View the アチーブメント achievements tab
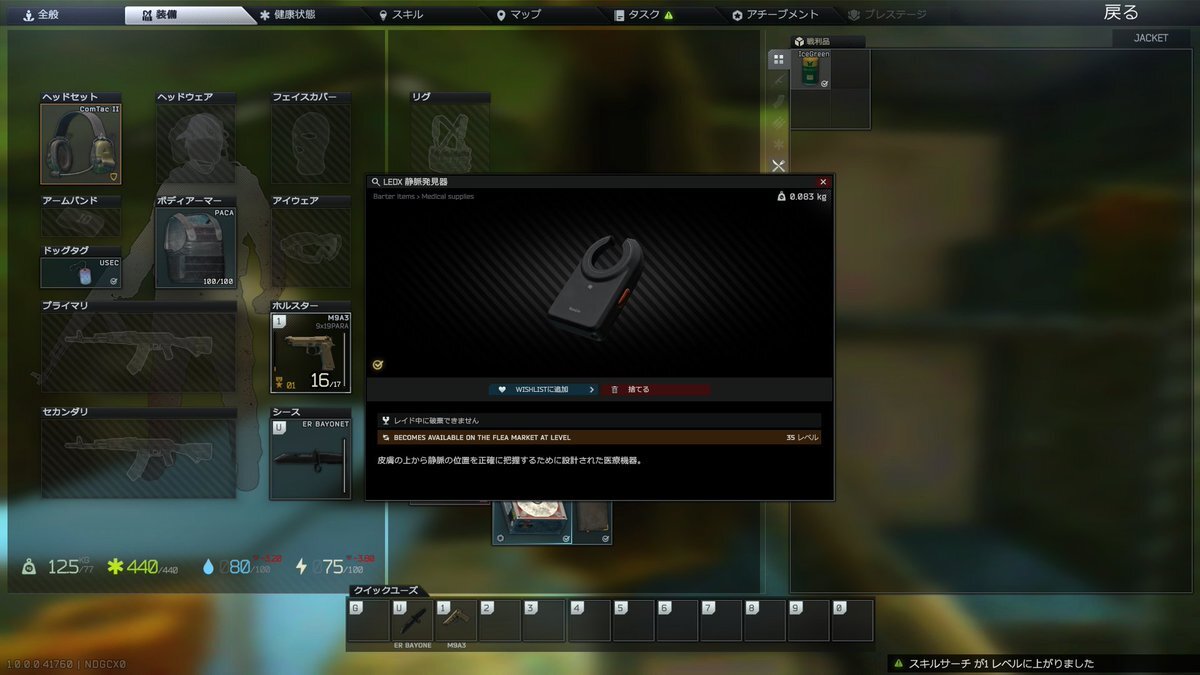1200x675 pixels. [775, 15]
